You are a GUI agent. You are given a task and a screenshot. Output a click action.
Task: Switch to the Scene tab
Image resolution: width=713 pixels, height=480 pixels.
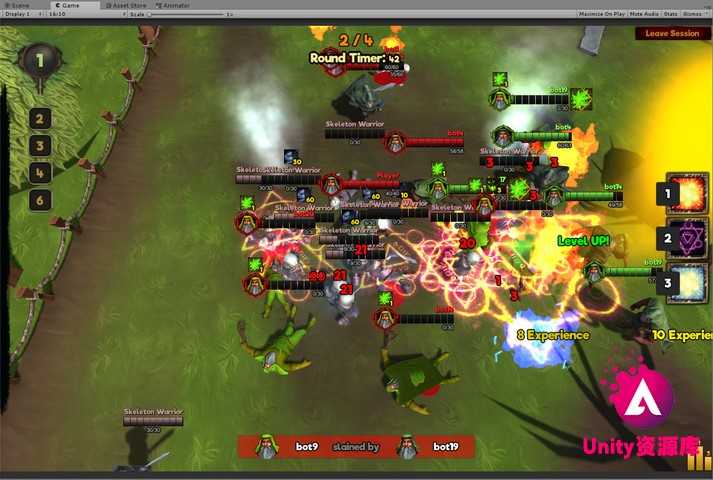[14, 4]
